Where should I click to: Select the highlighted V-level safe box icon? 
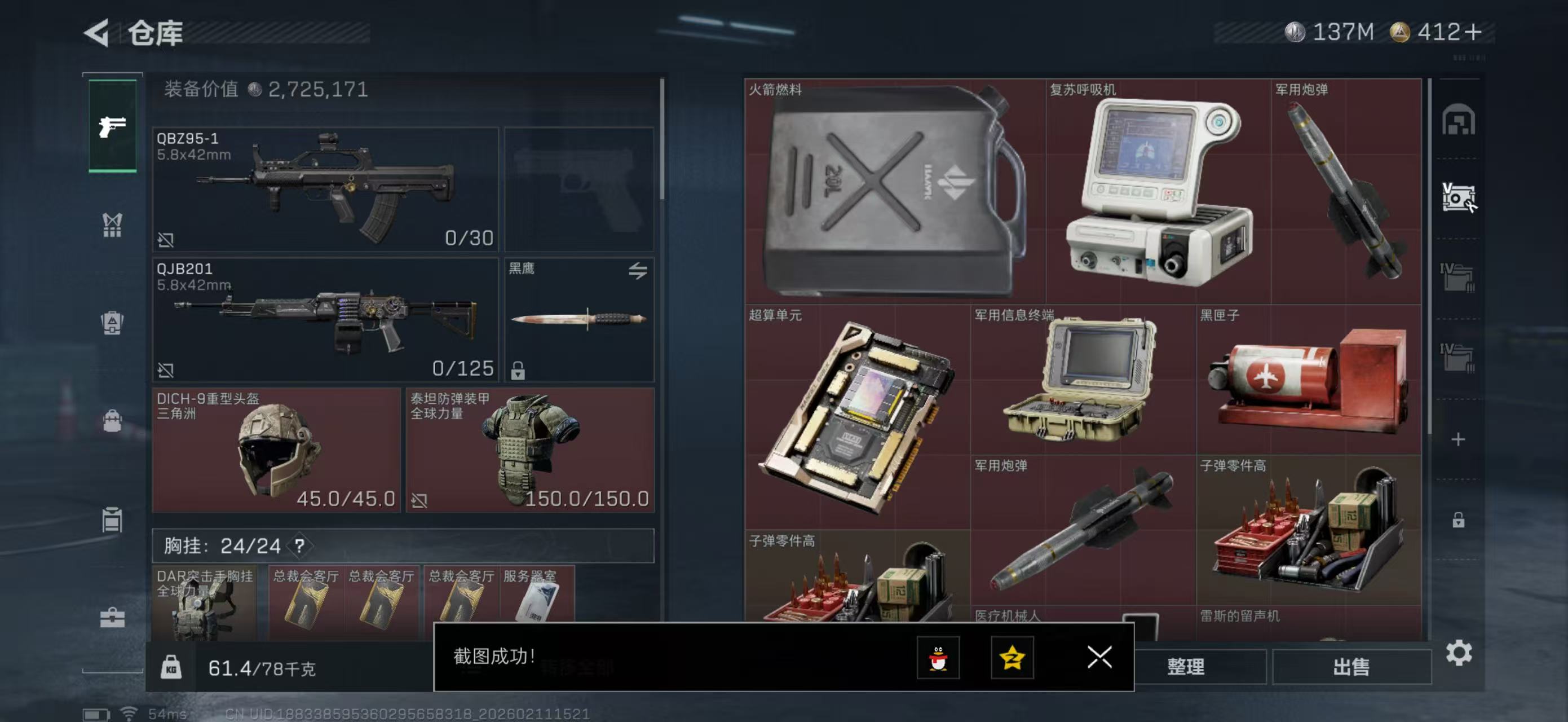[1459, 196]
